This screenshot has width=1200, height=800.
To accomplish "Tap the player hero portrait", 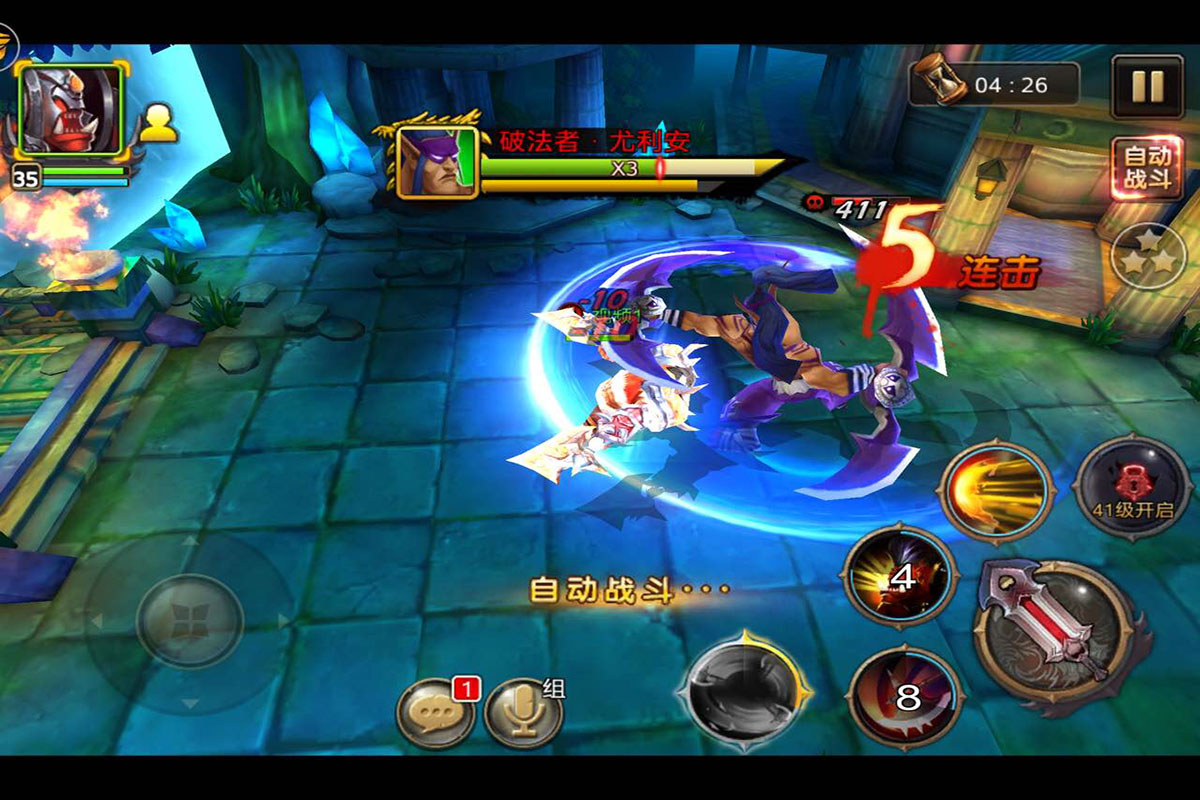I will [x=72, y=108].
